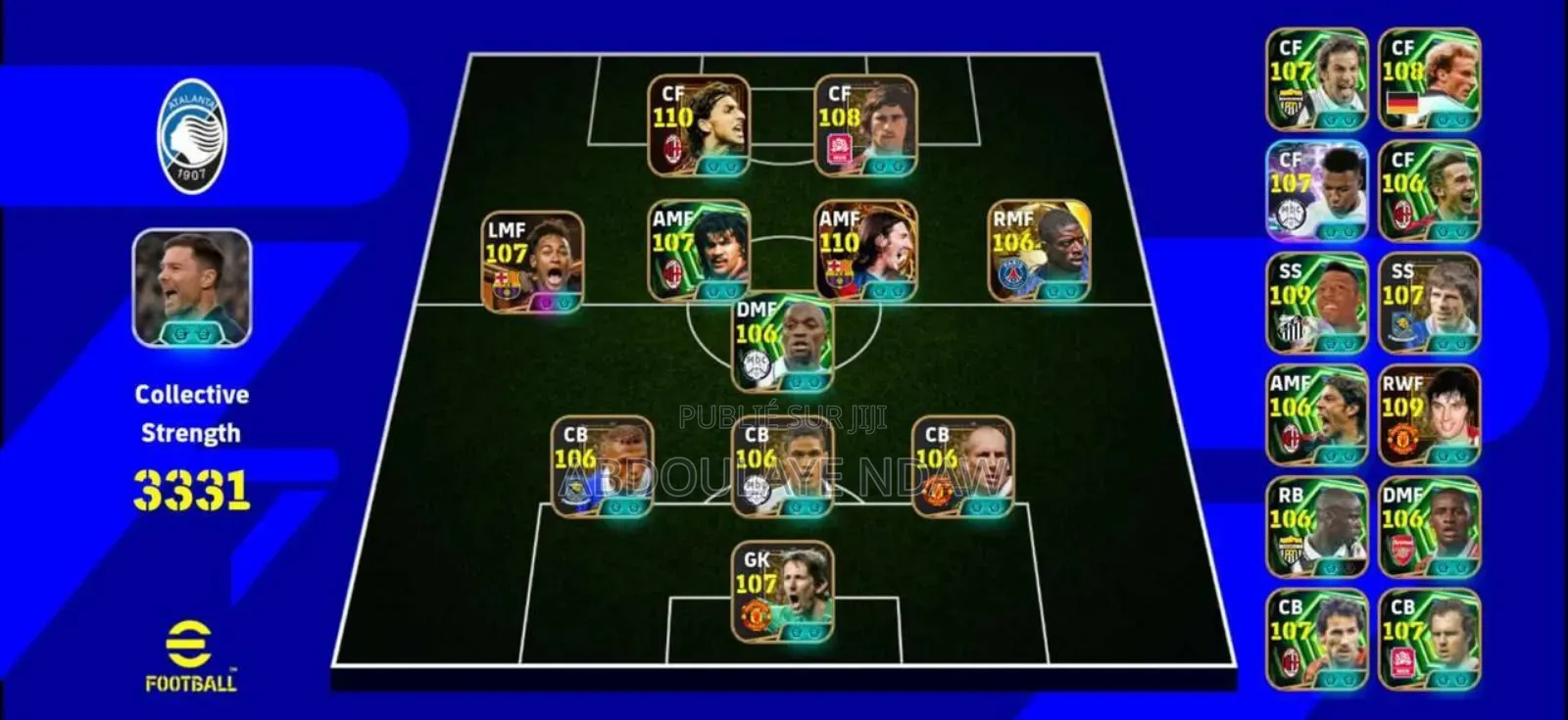Choose the GK 107 goalkeeper card
Viewport: 1568px width, 720px height.
pyautogui.click(x=782, y=593)
